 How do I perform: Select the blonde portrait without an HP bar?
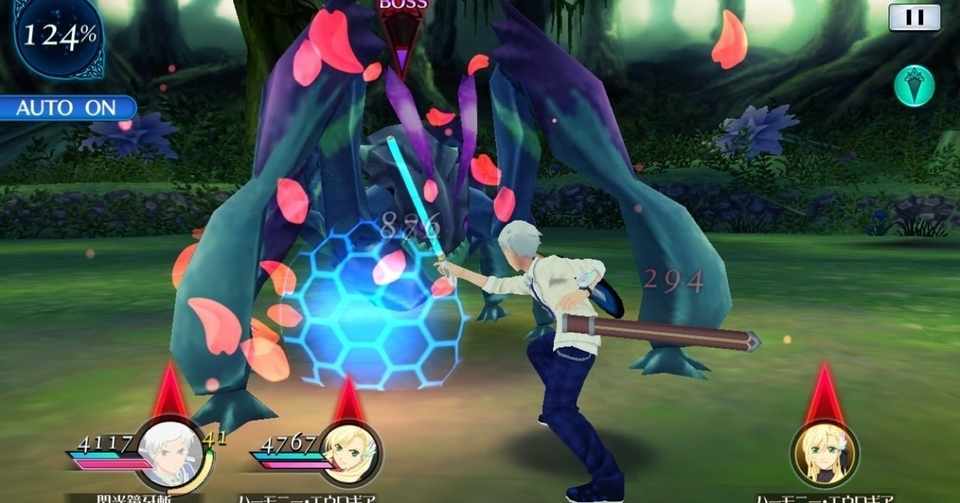(x=825, y=454)
